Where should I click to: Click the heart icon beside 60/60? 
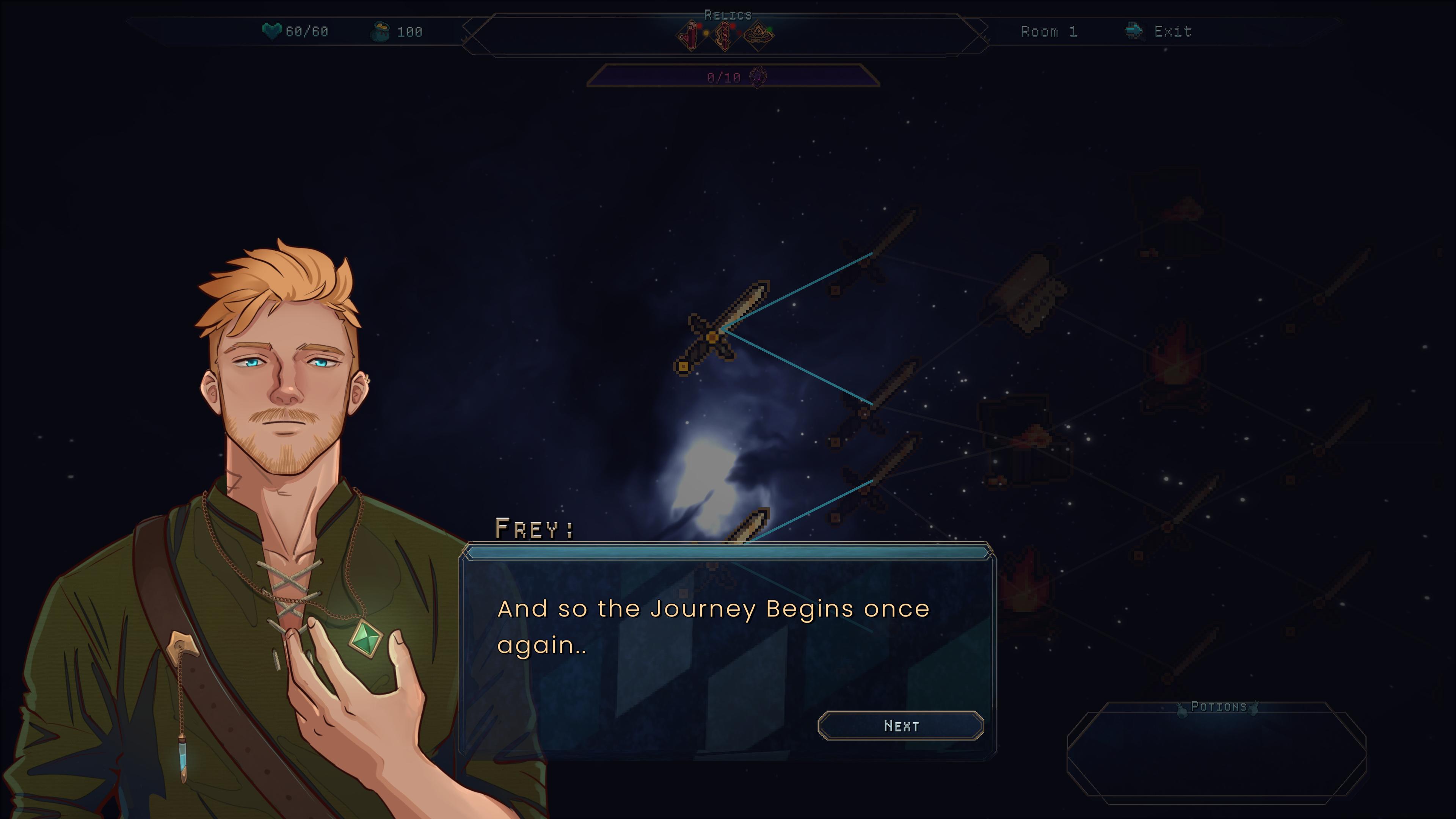(272, 32)
